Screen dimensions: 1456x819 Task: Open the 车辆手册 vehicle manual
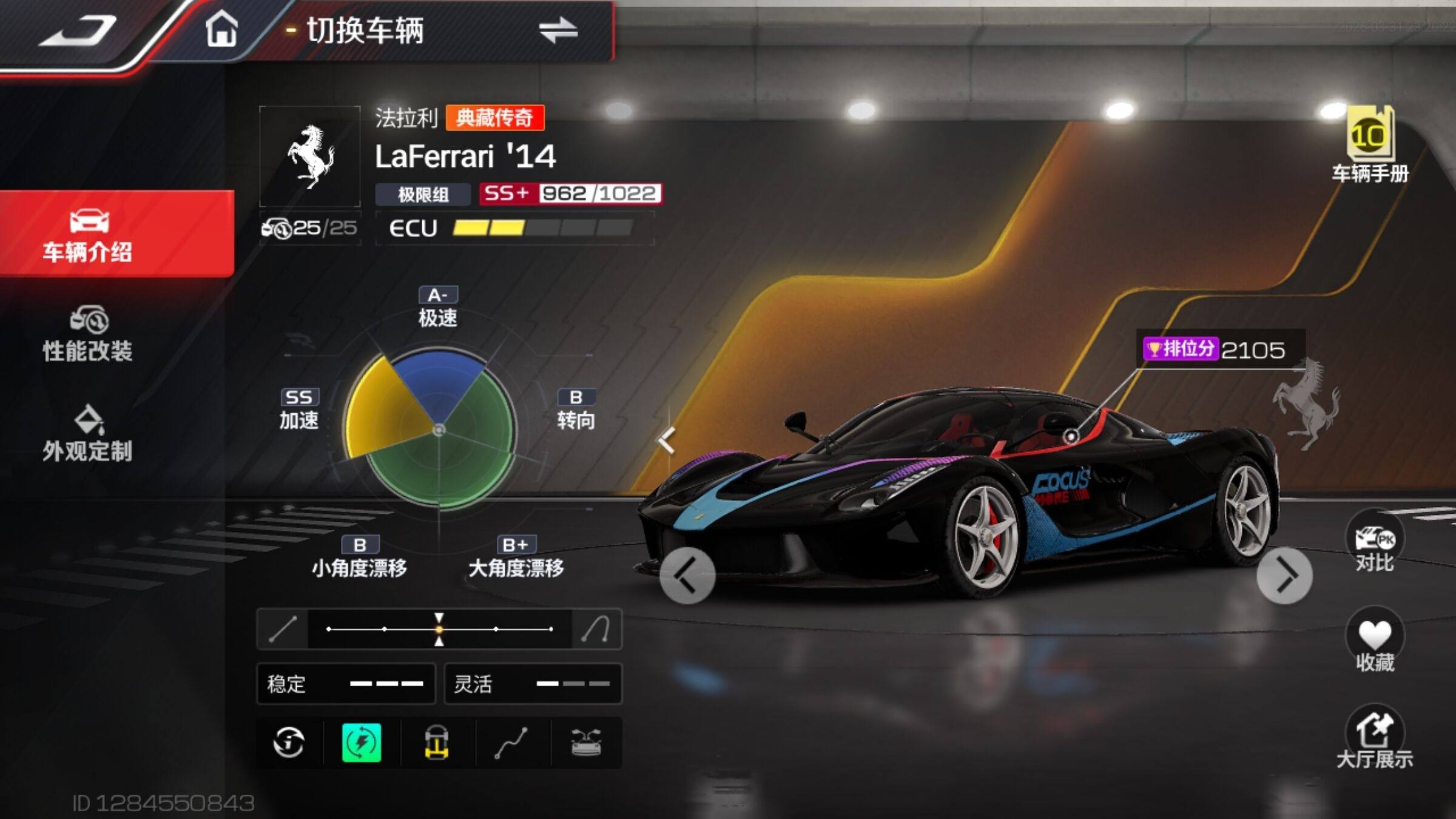tap(1370, 146)
